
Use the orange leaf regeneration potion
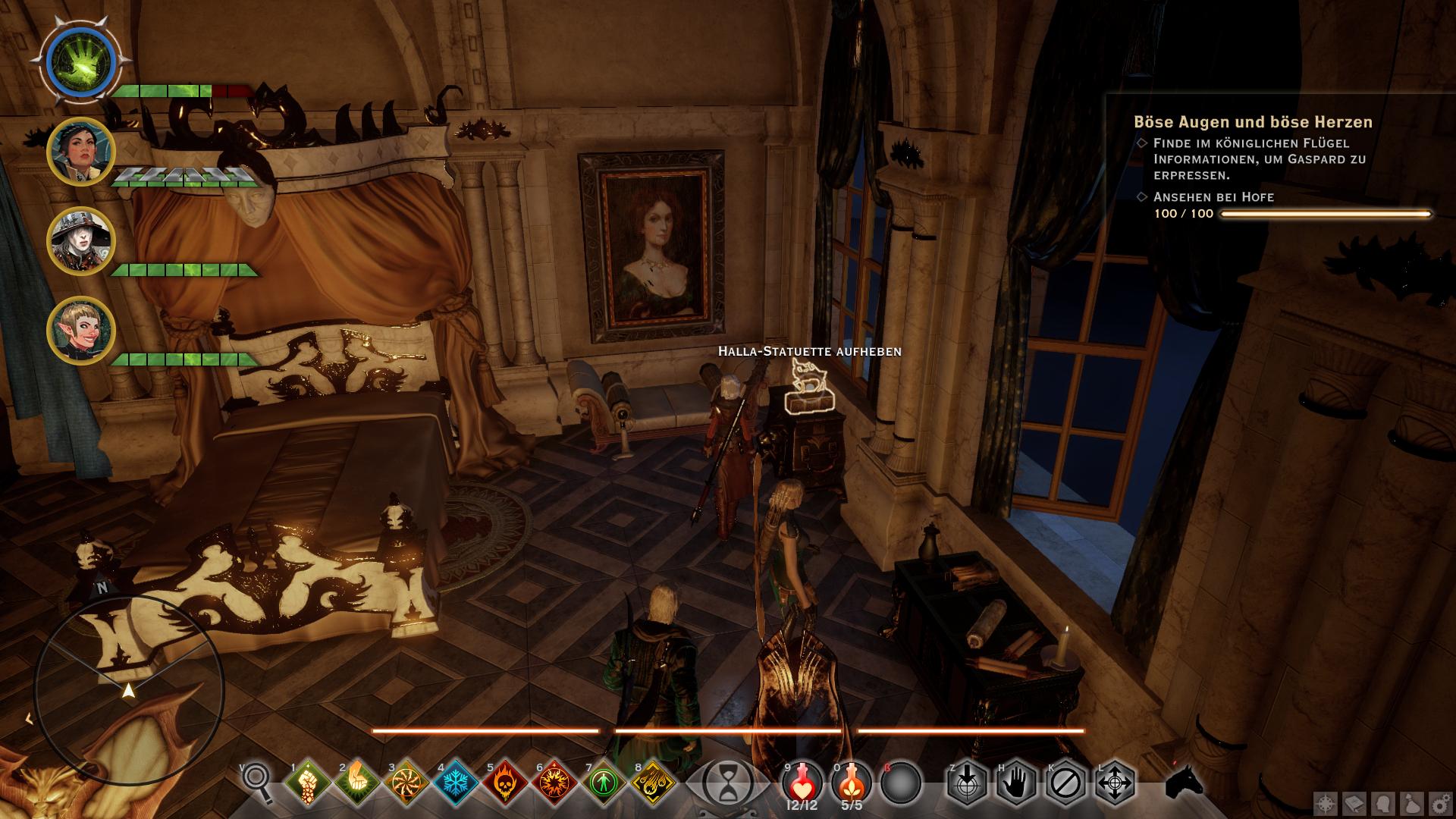click(852, 781)
